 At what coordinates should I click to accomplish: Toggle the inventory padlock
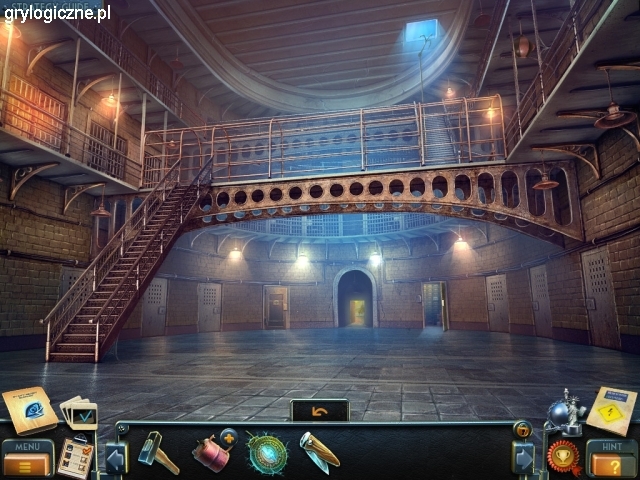521,430
